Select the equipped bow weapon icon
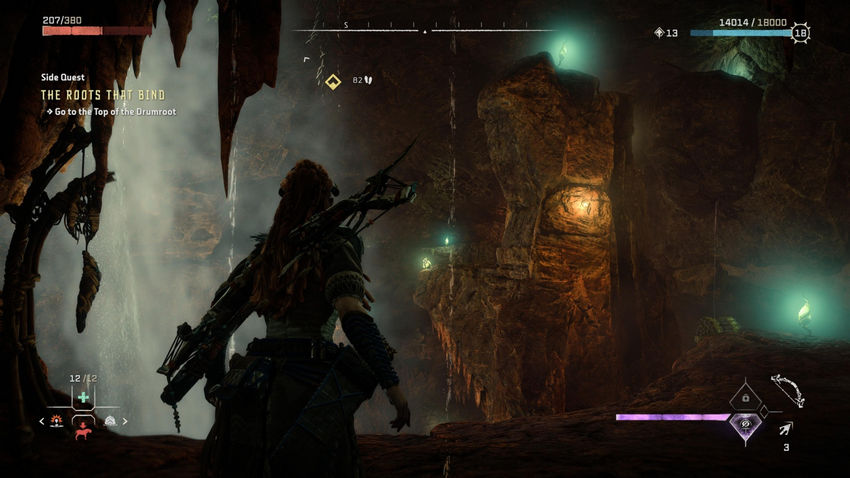This screenshot has height=478, width=850. click(x=787, y=389)
